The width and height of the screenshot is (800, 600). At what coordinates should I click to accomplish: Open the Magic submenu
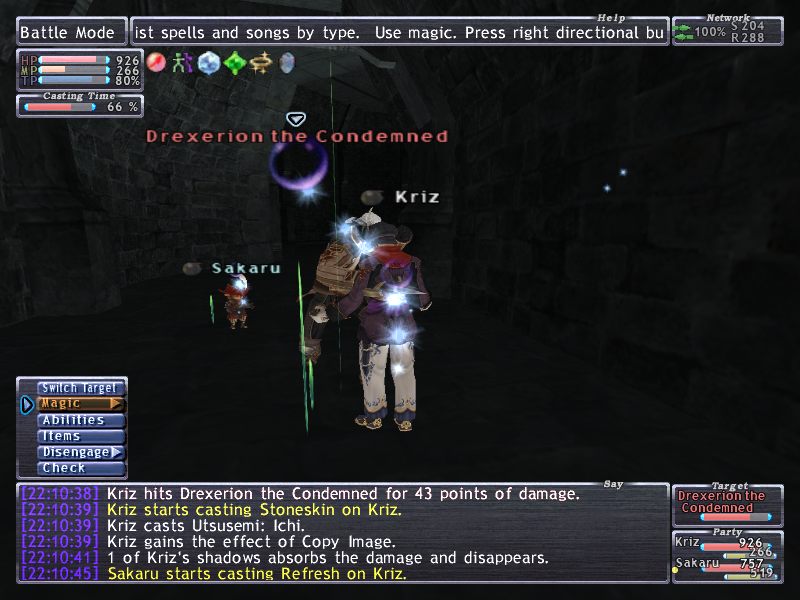click(79, 404)
